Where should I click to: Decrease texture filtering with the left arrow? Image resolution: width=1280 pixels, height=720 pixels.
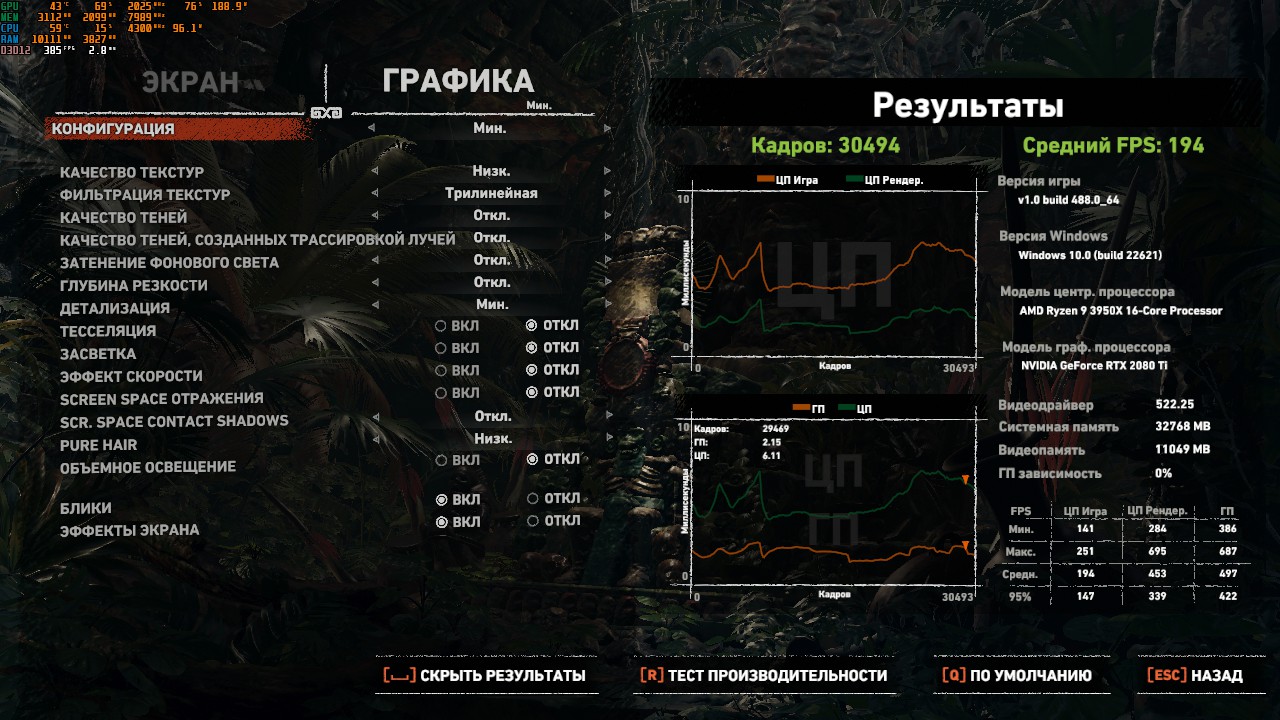(374, 194)
